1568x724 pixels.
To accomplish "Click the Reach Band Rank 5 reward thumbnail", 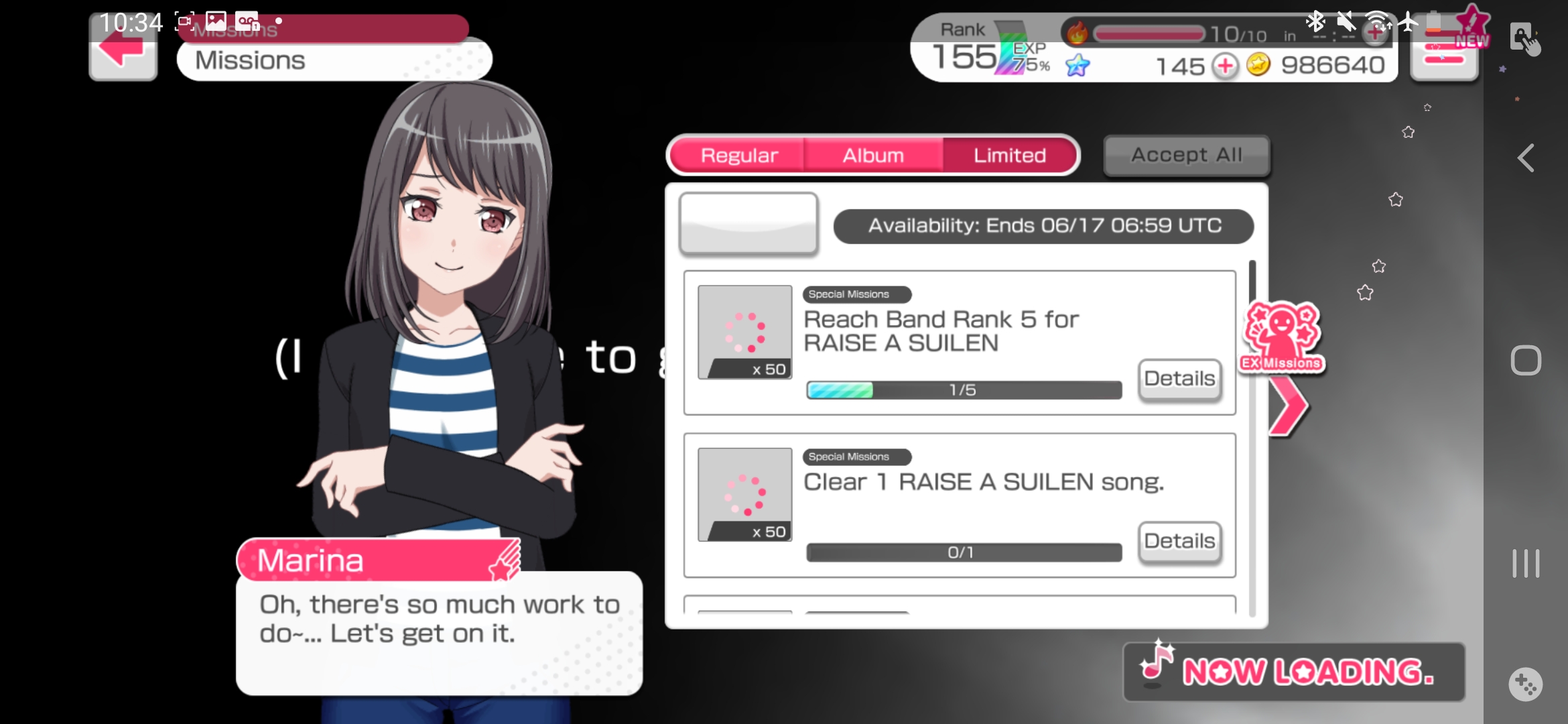I will 744,333.
